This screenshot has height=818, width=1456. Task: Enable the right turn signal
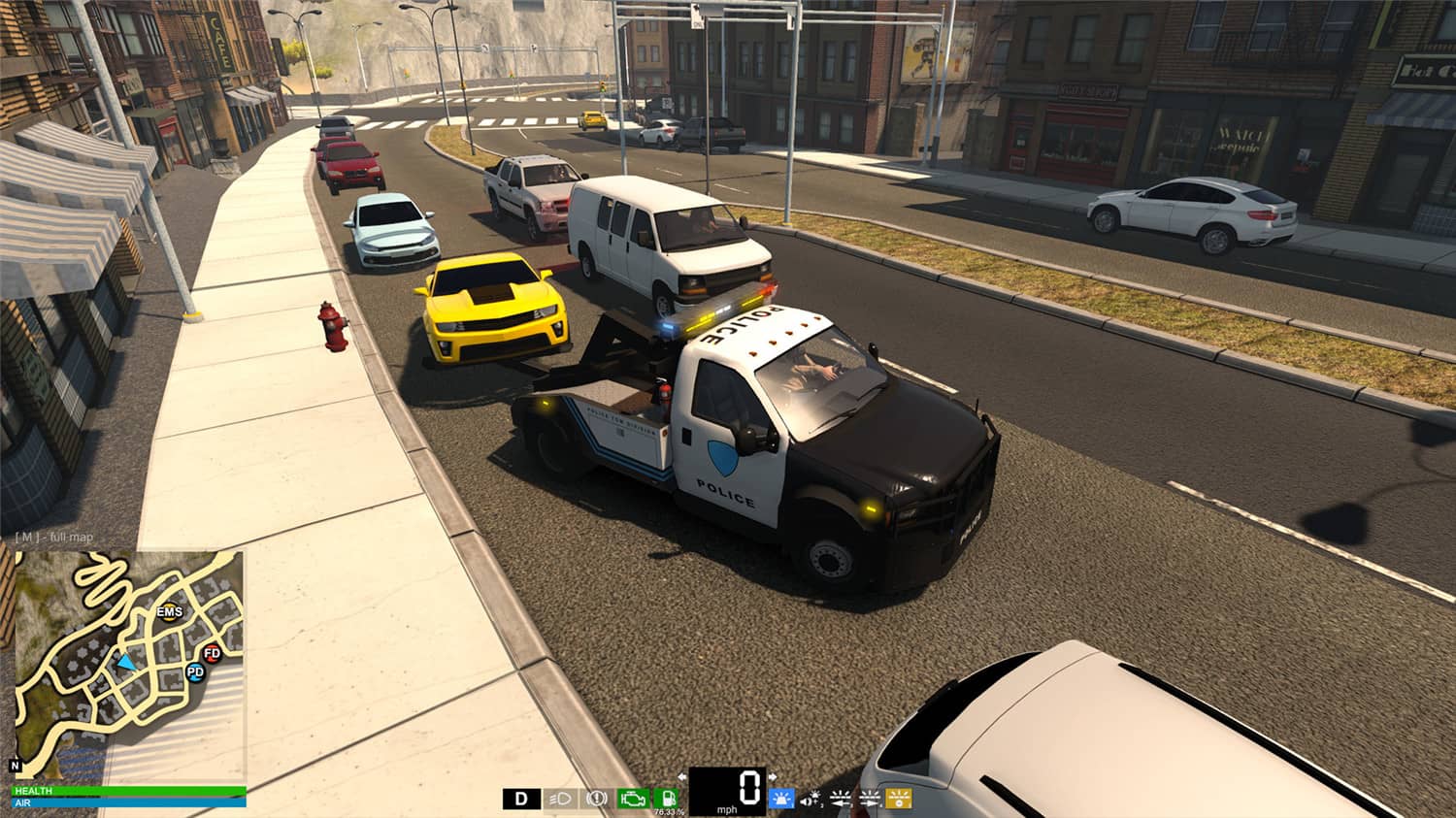pos(869,799)
